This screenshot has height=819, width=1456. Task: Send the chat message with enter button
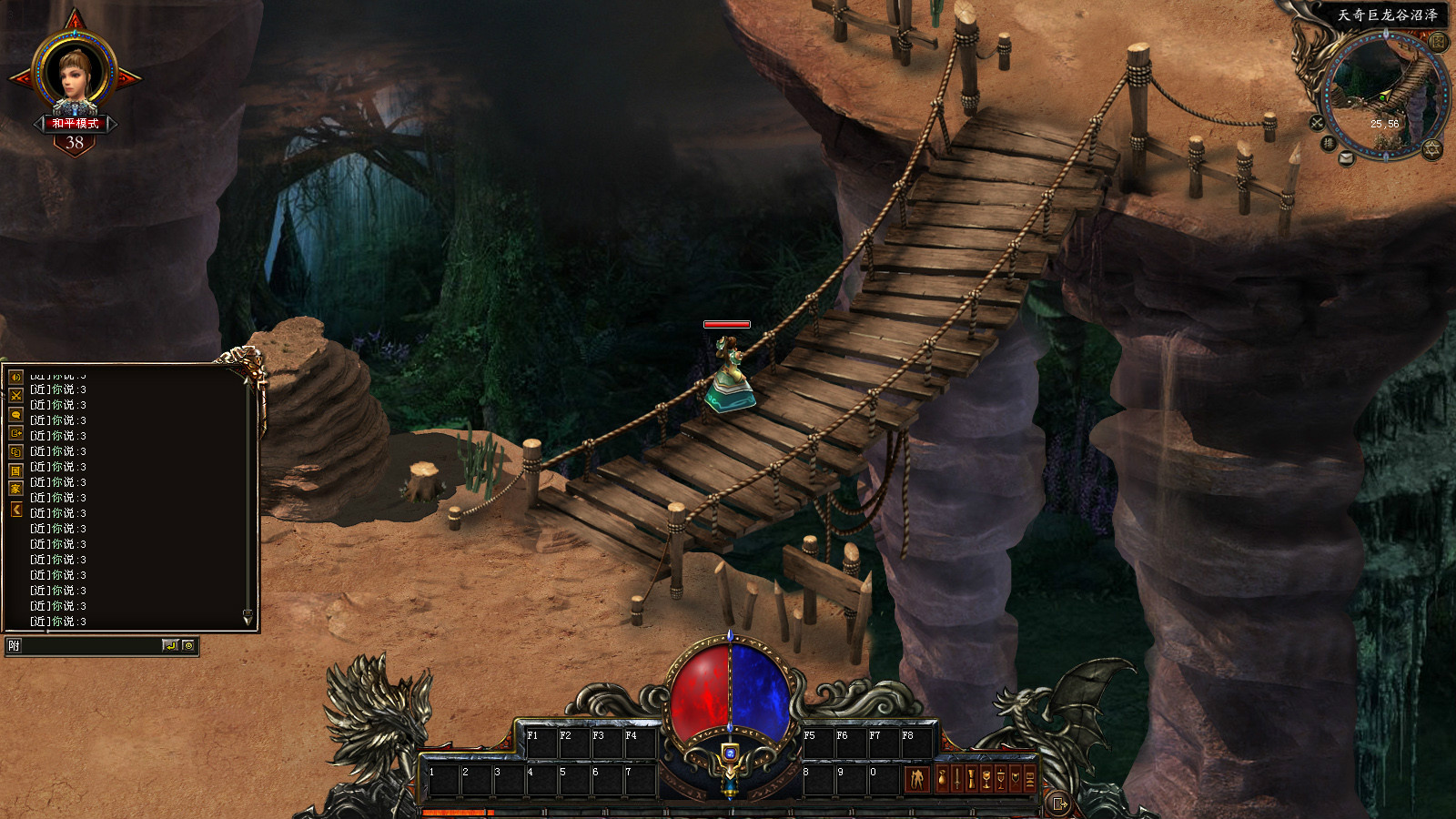pos(170,646)
